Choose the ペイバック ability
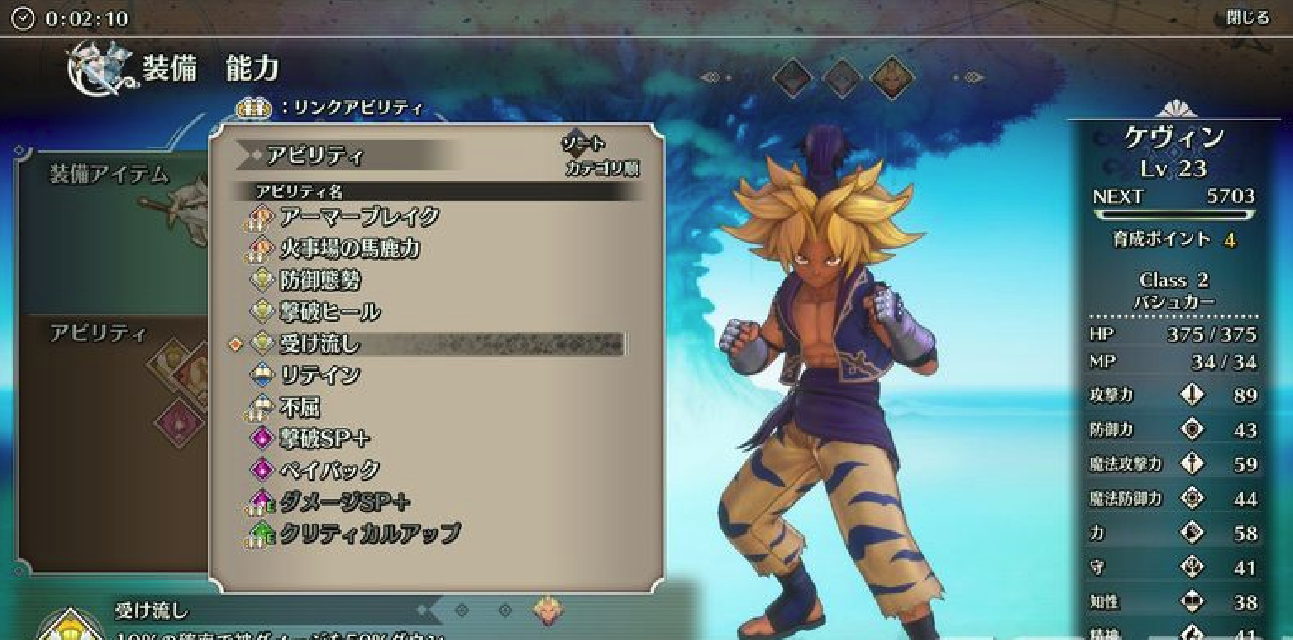This screenshot has width=1293, height=640. tap(329, 470)
